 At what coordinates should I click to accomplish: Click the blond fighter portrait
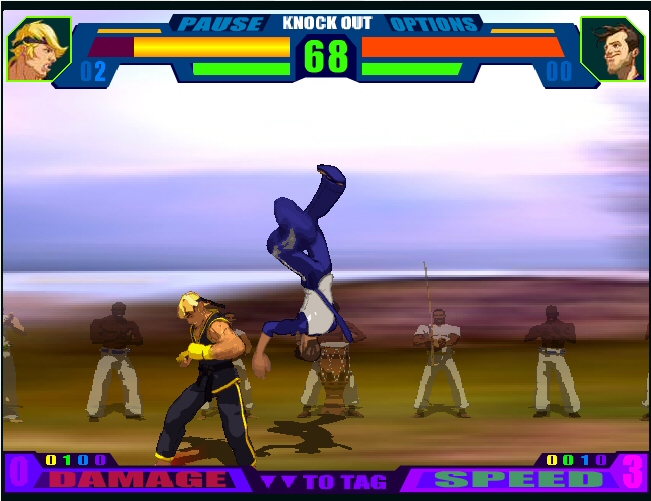[39, 49]
